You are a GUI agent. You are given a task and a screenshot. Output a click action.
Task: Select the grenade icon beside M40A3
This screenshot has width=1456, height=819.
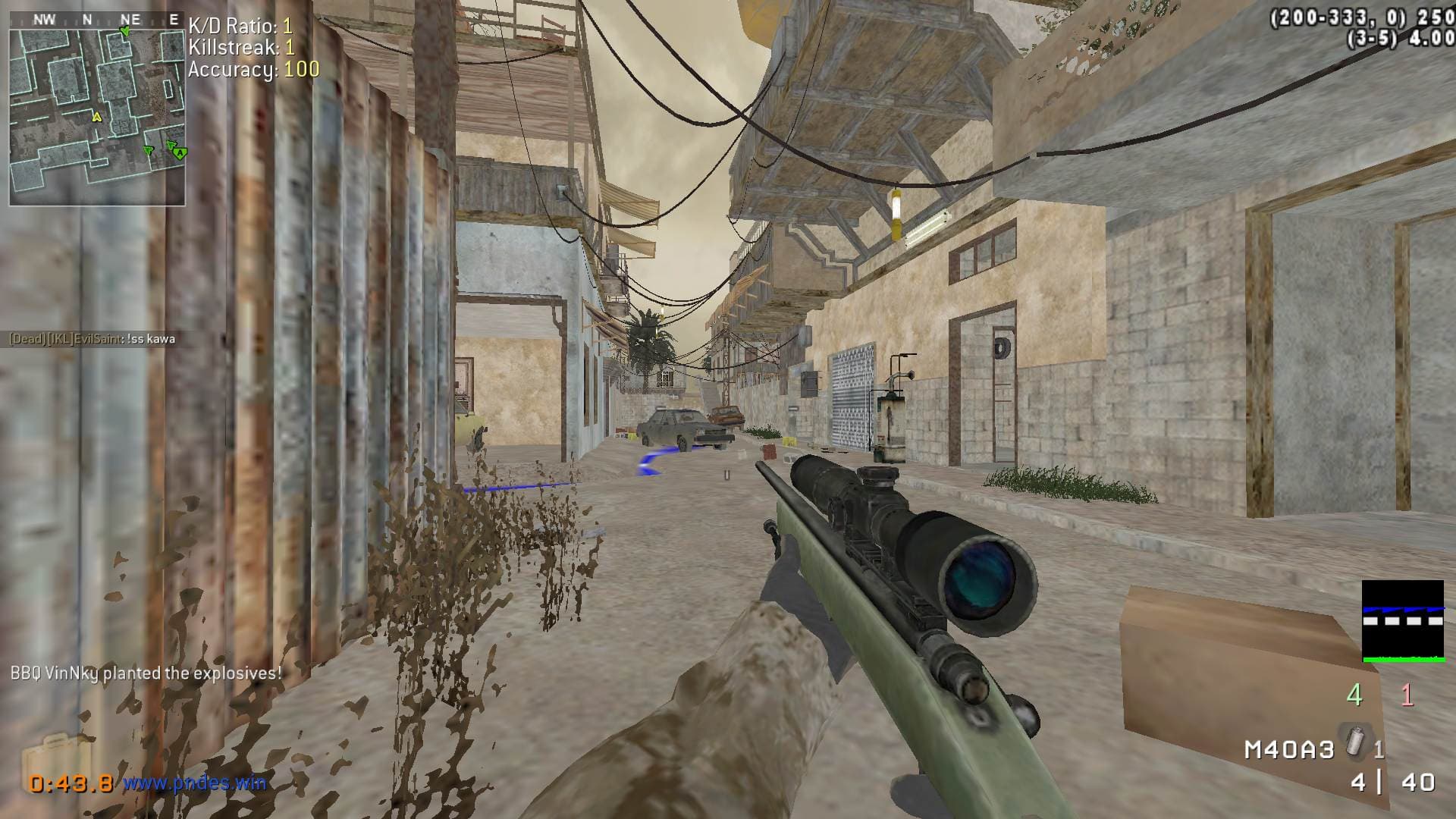click(x=1354, y=740)
